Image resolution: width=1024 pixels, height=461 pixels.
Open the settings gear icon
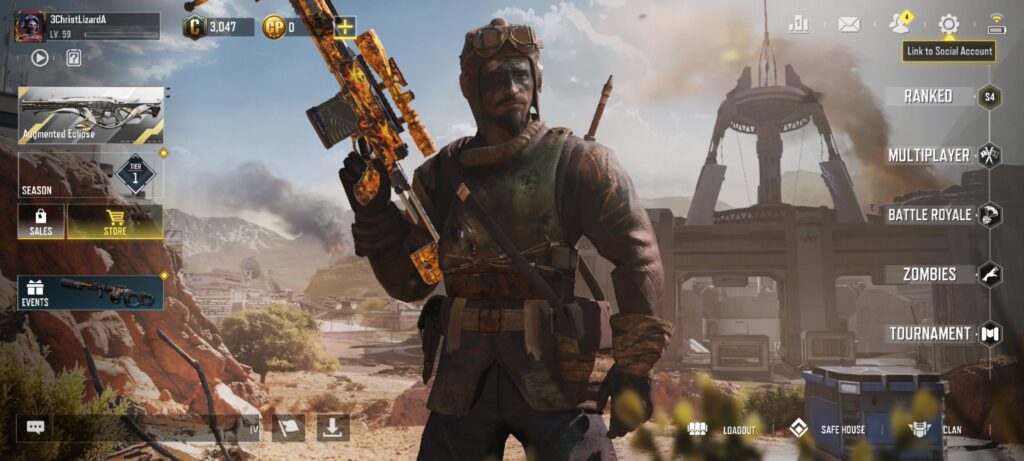tap(948, 24)
